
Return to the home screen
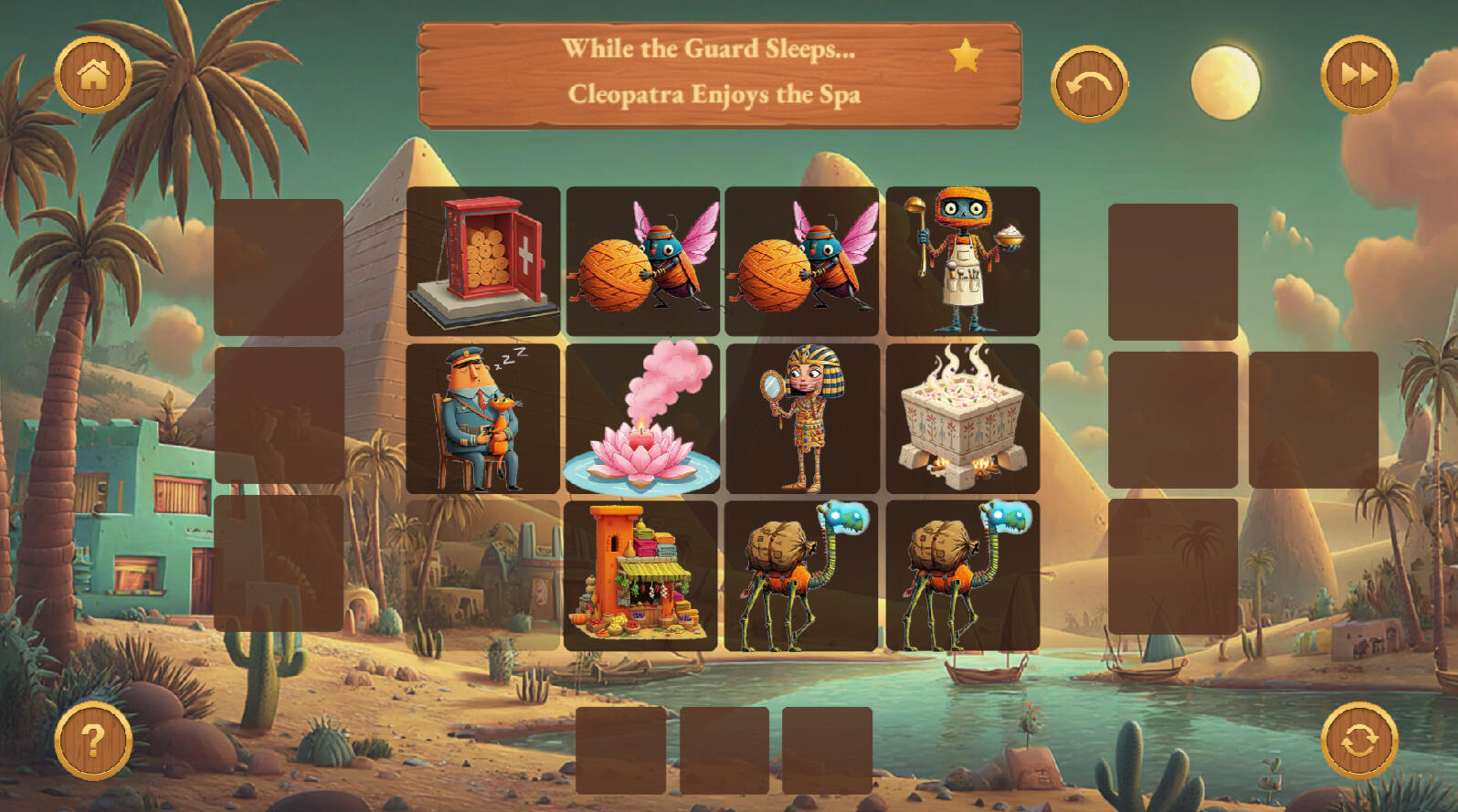click(x=93, y=75)
